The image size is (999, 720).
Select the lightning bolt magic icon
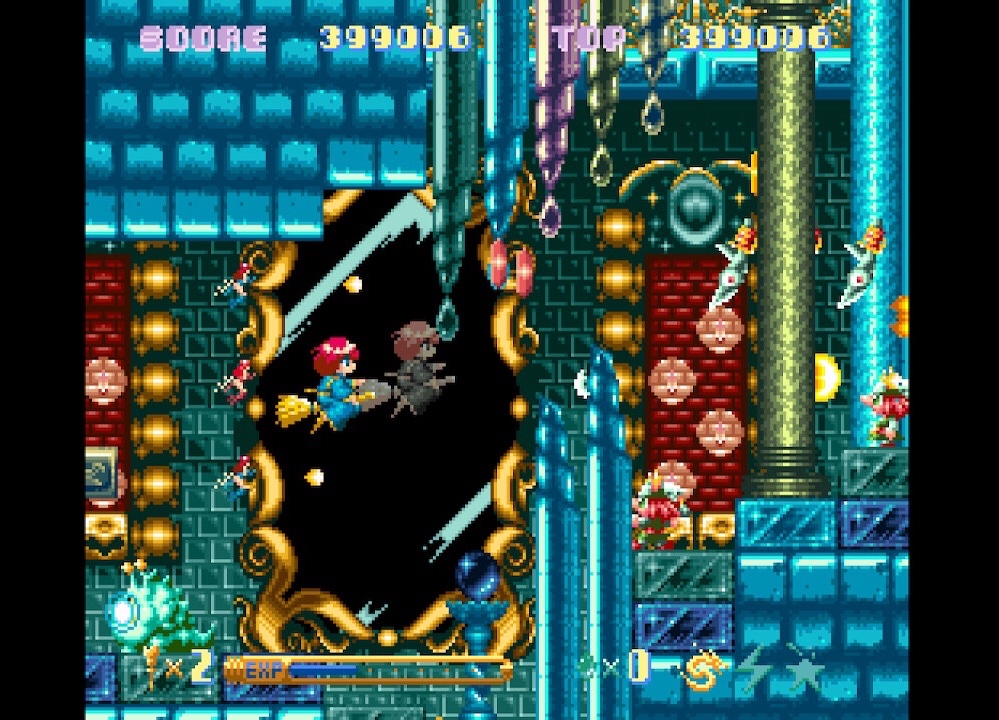tap(752, 668)
